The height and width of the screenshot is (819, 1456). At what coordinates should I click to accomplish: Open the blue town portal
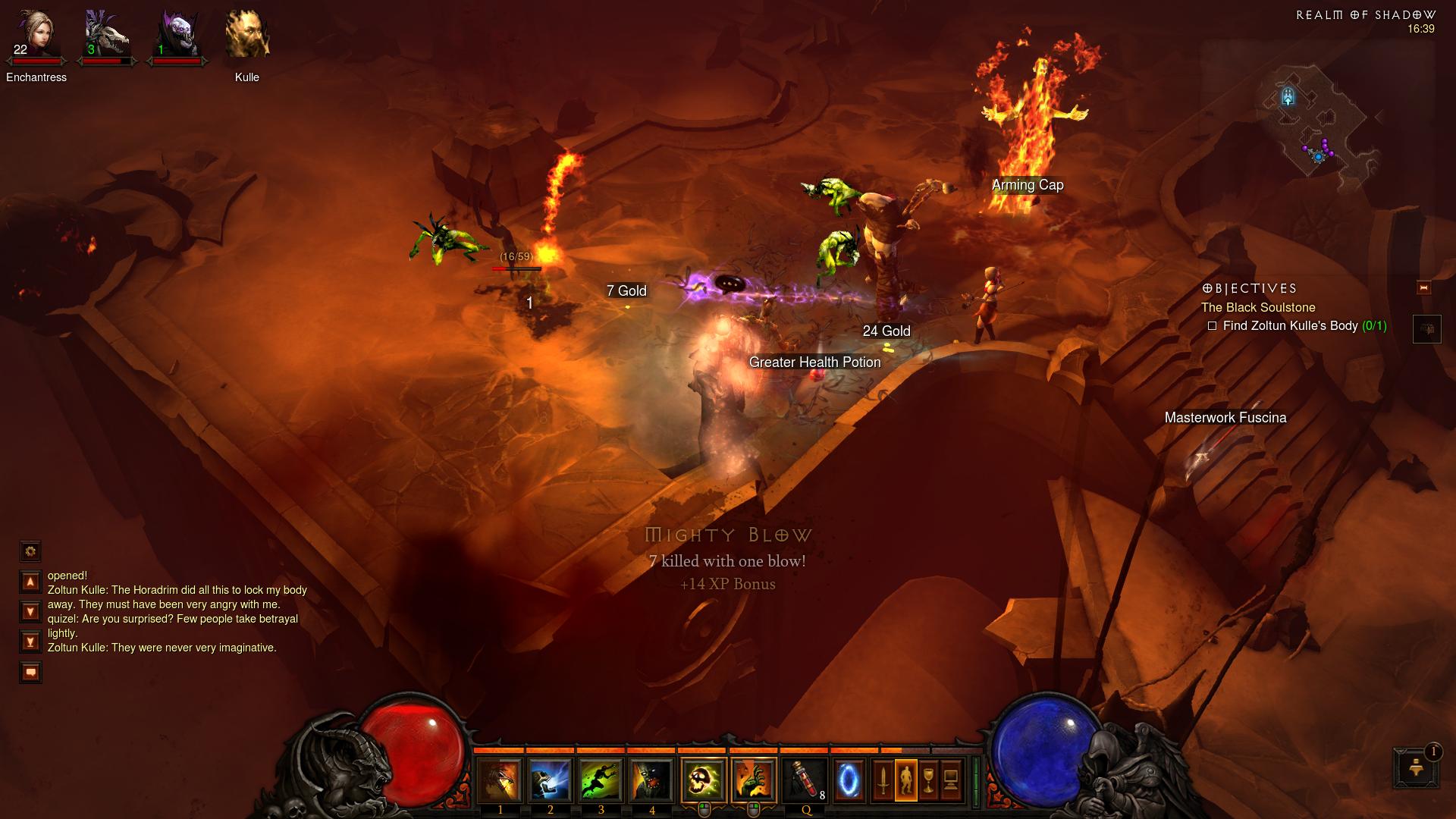click(x=849, y=780)
